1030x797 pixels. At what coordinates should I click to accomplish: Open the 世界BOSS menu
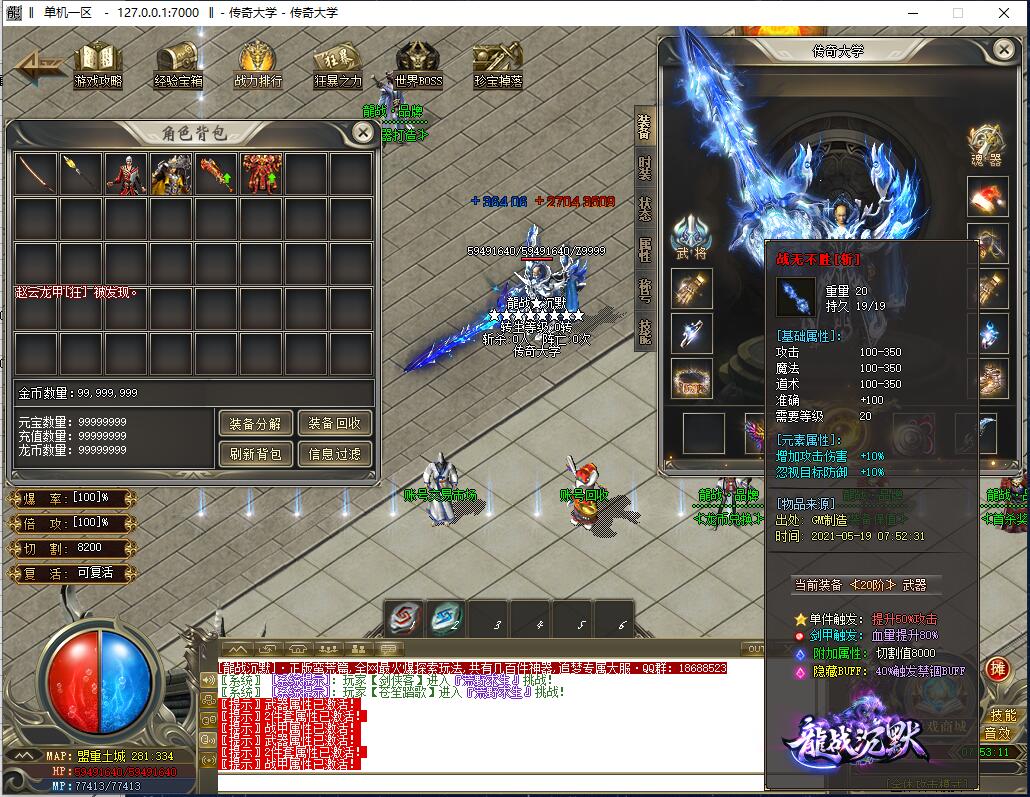(x=418, y=65)
